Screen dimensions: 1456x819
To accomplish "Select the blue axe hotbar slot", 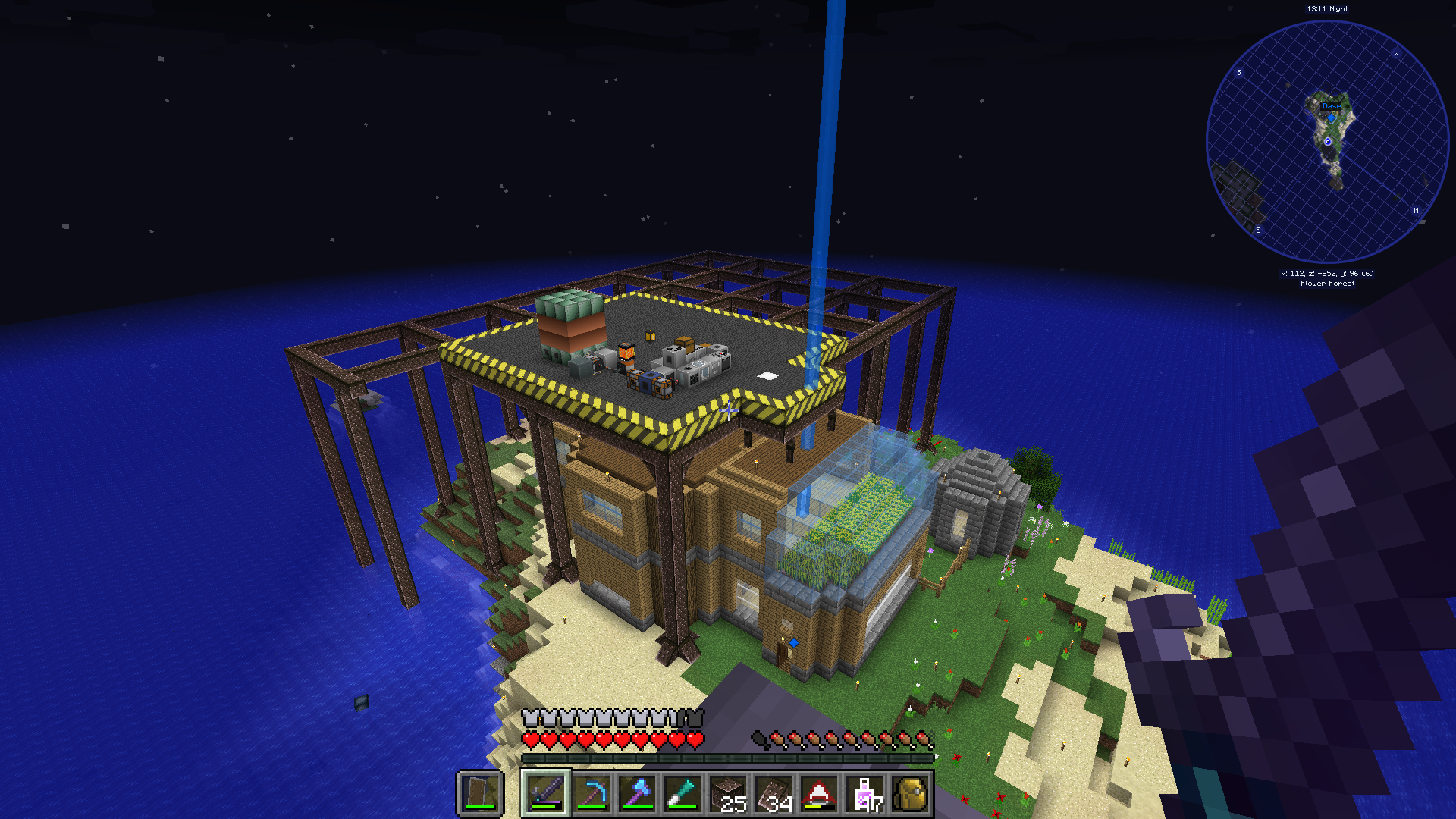I will [637, 794].
